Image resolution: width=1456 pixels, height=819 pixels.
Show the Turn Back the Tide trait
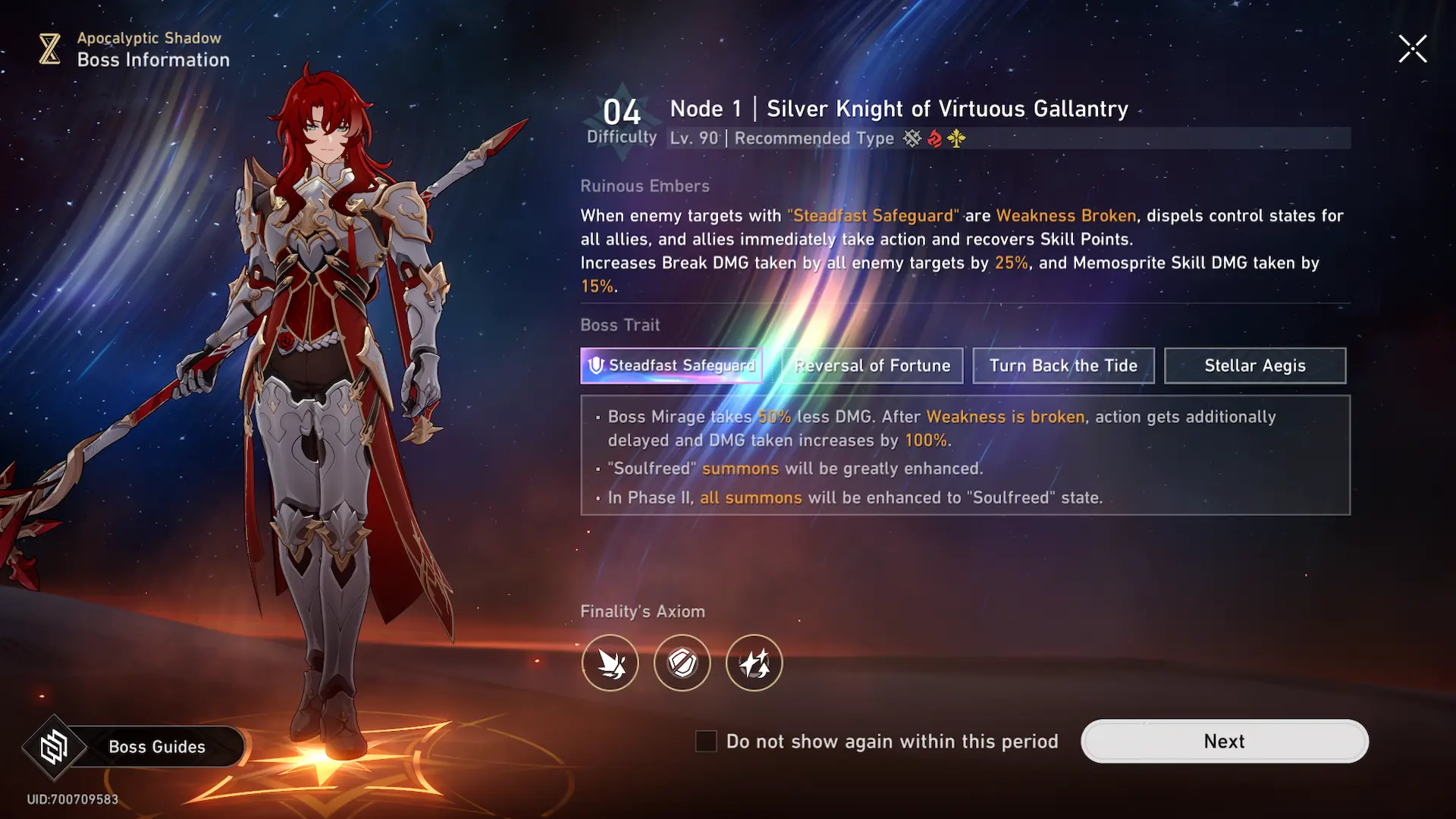point(1063,366)
